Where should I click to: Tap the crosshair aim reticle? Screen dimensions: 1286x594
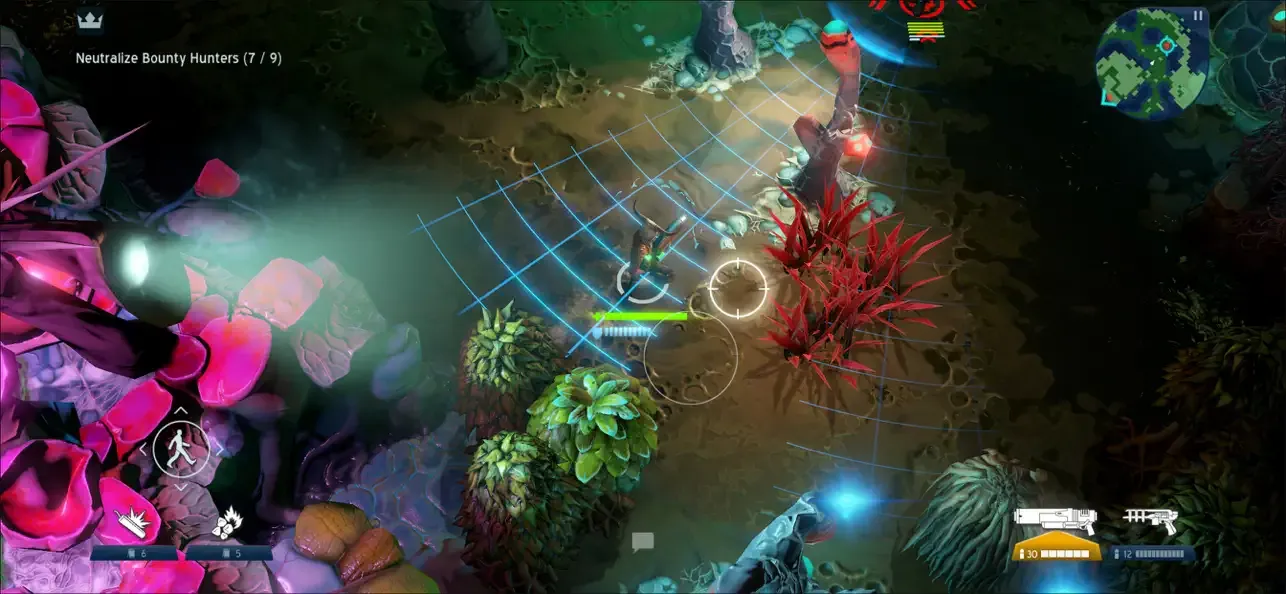point(738,288)
